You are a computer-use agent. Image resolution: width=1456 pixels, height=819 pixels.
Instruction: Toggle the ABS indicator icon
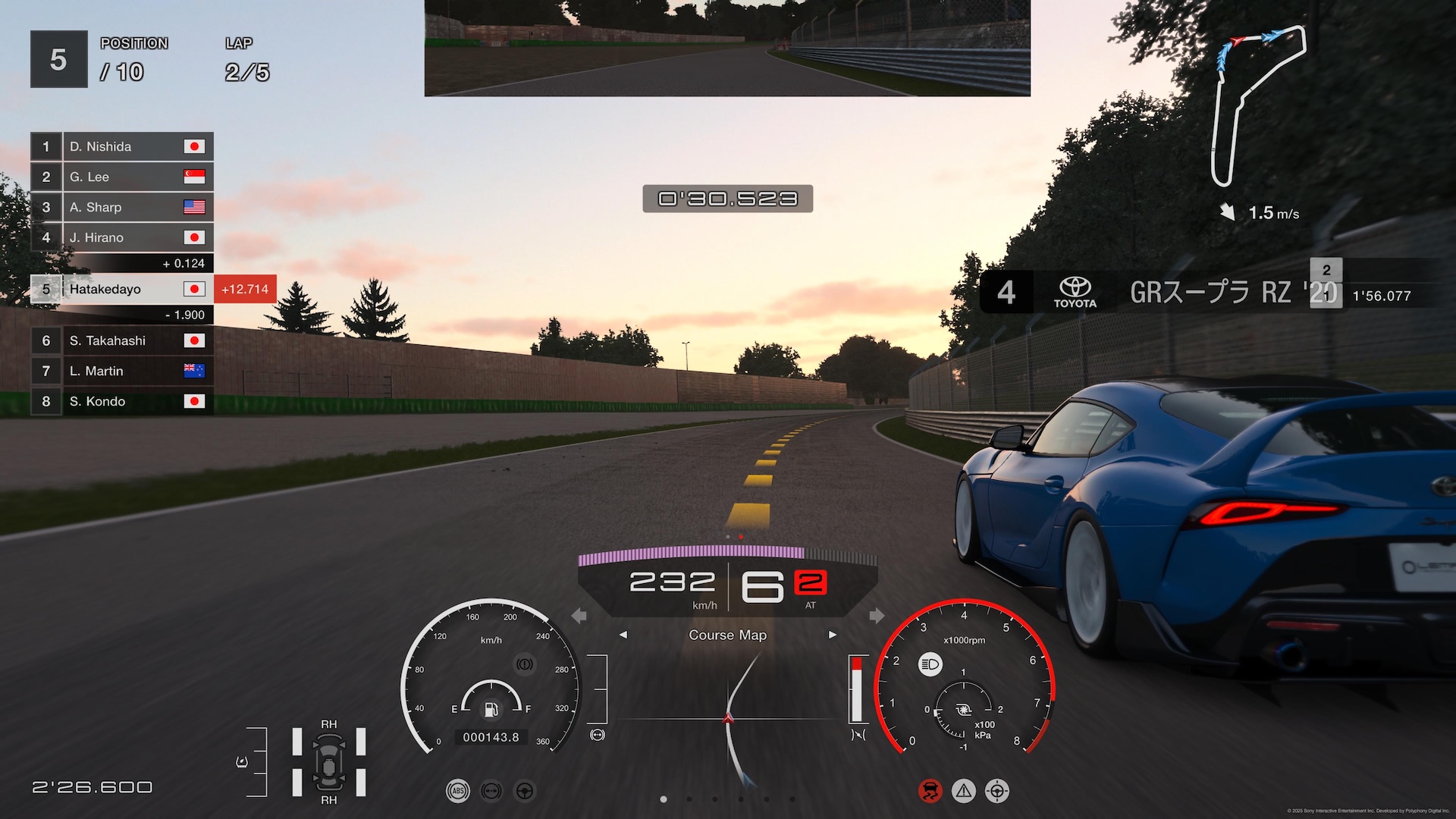click(x=458, y=791)
